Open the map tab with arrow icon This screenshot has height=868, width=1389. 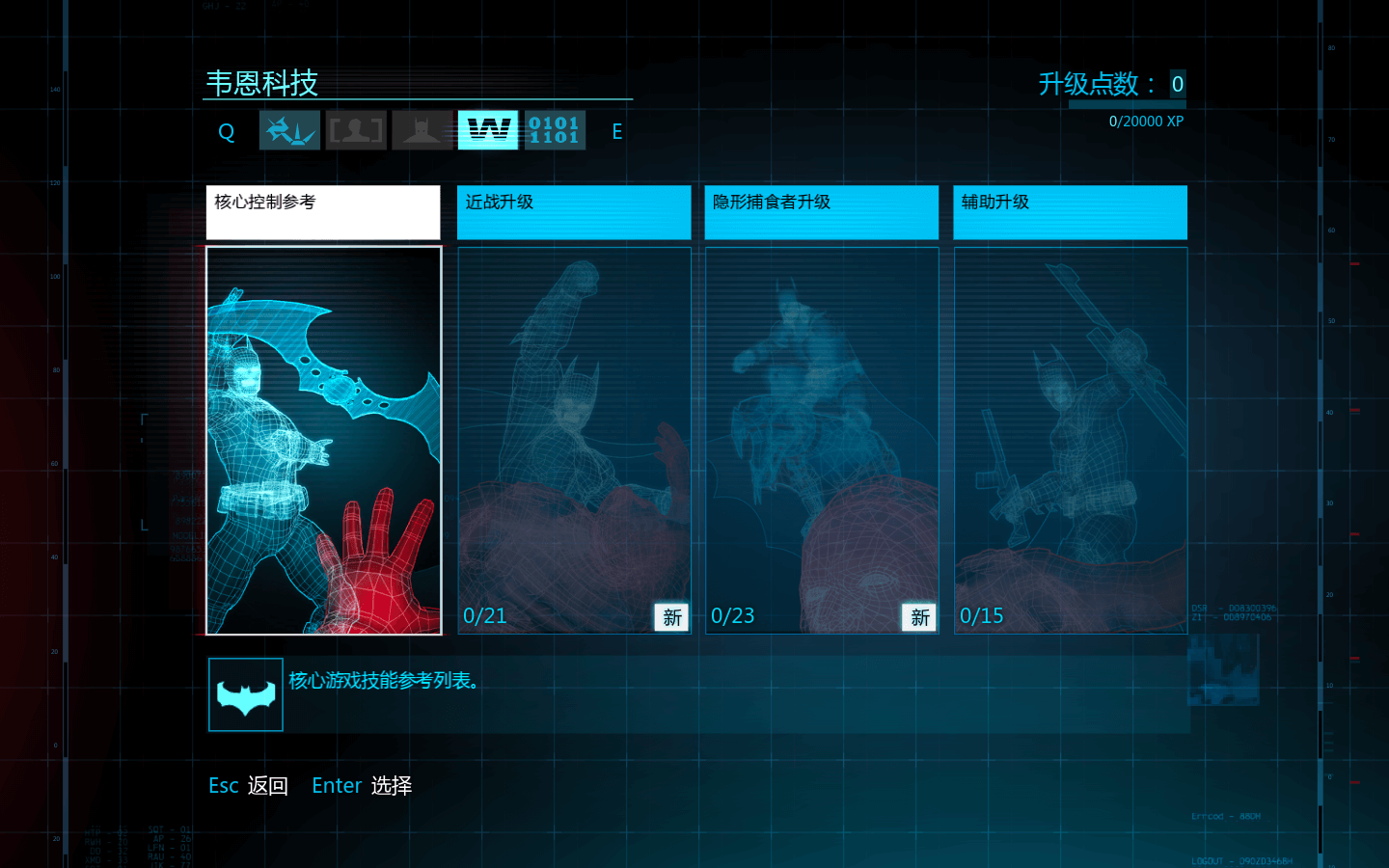pyautogui.click(x=289, y=130)
